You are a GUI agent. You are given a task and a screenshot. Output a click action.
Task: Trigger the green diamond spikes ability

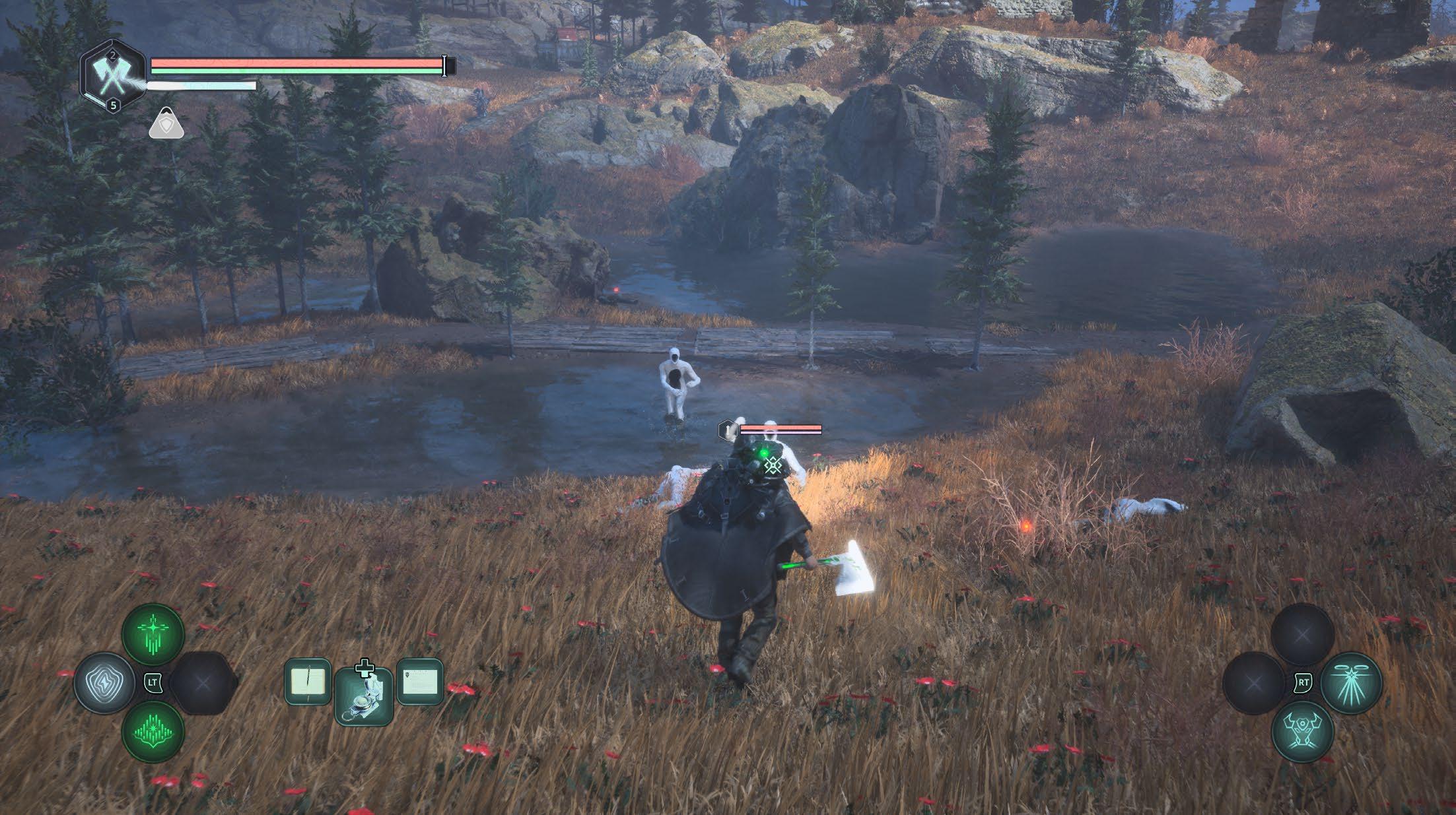(x=153, y=731)
